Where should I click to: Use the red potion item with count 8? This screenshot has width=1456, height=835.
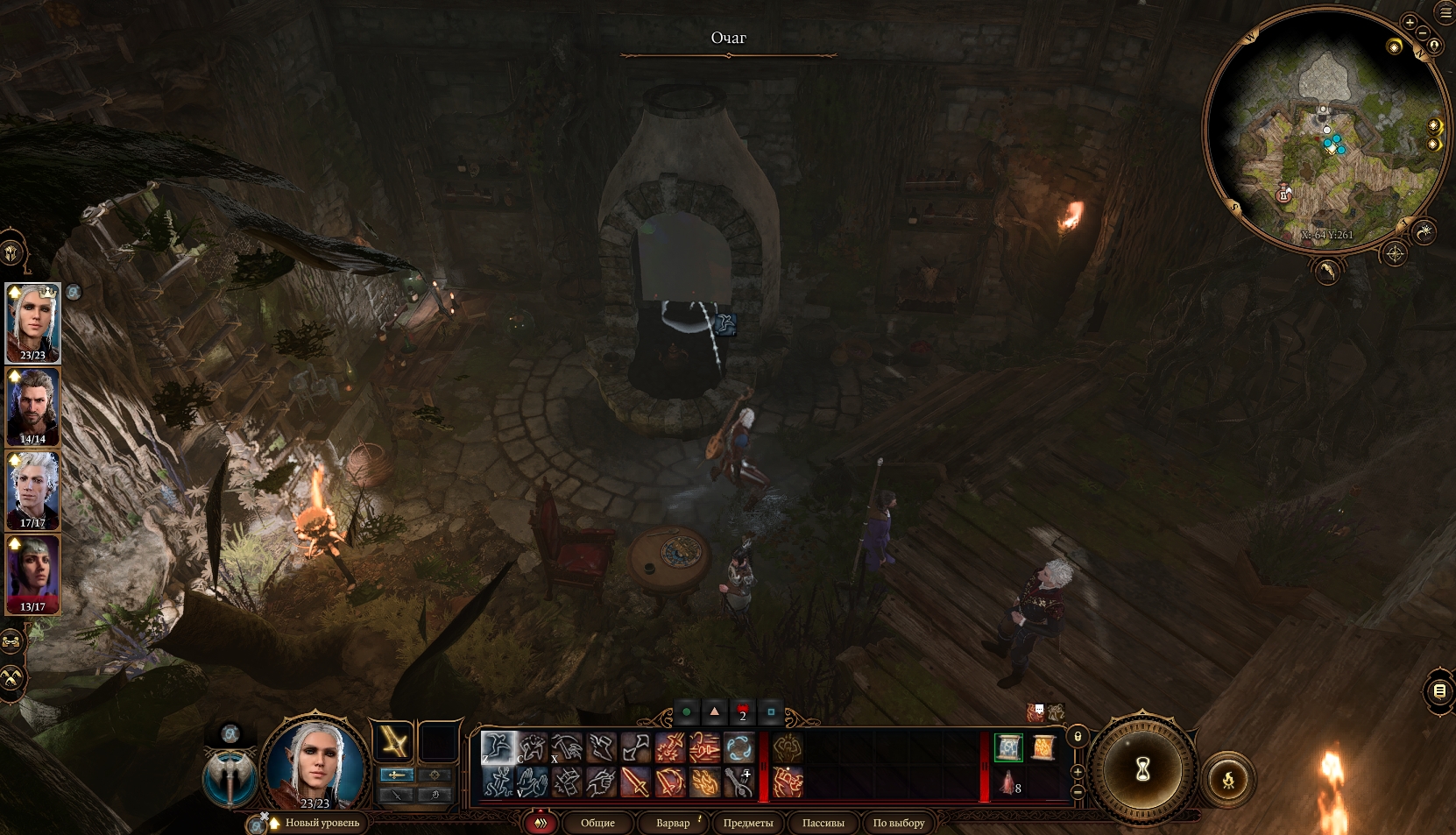pyautogui.click(x=1008, y=782)
